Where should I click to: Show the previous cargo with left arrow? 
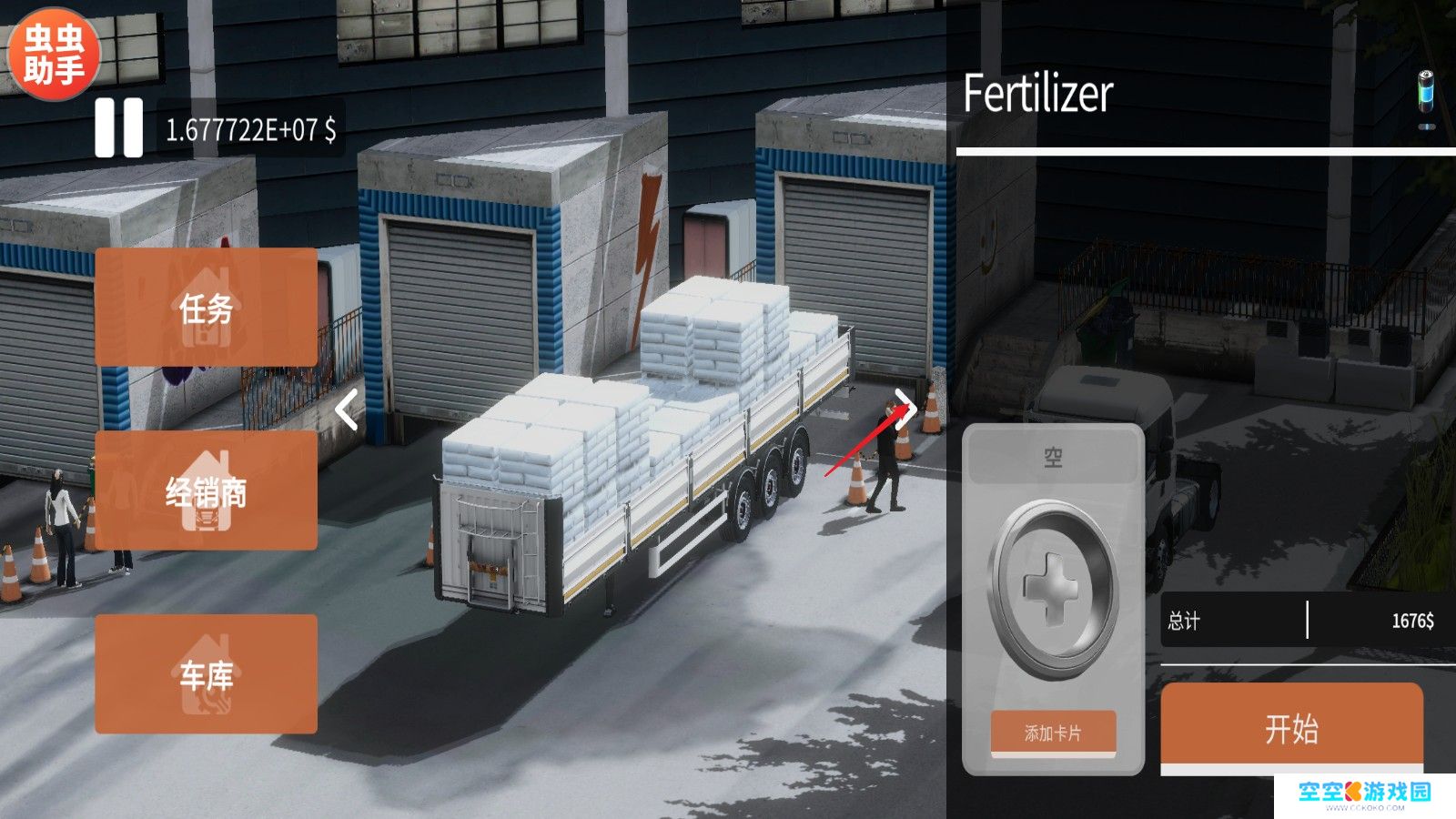click(347, 409)
